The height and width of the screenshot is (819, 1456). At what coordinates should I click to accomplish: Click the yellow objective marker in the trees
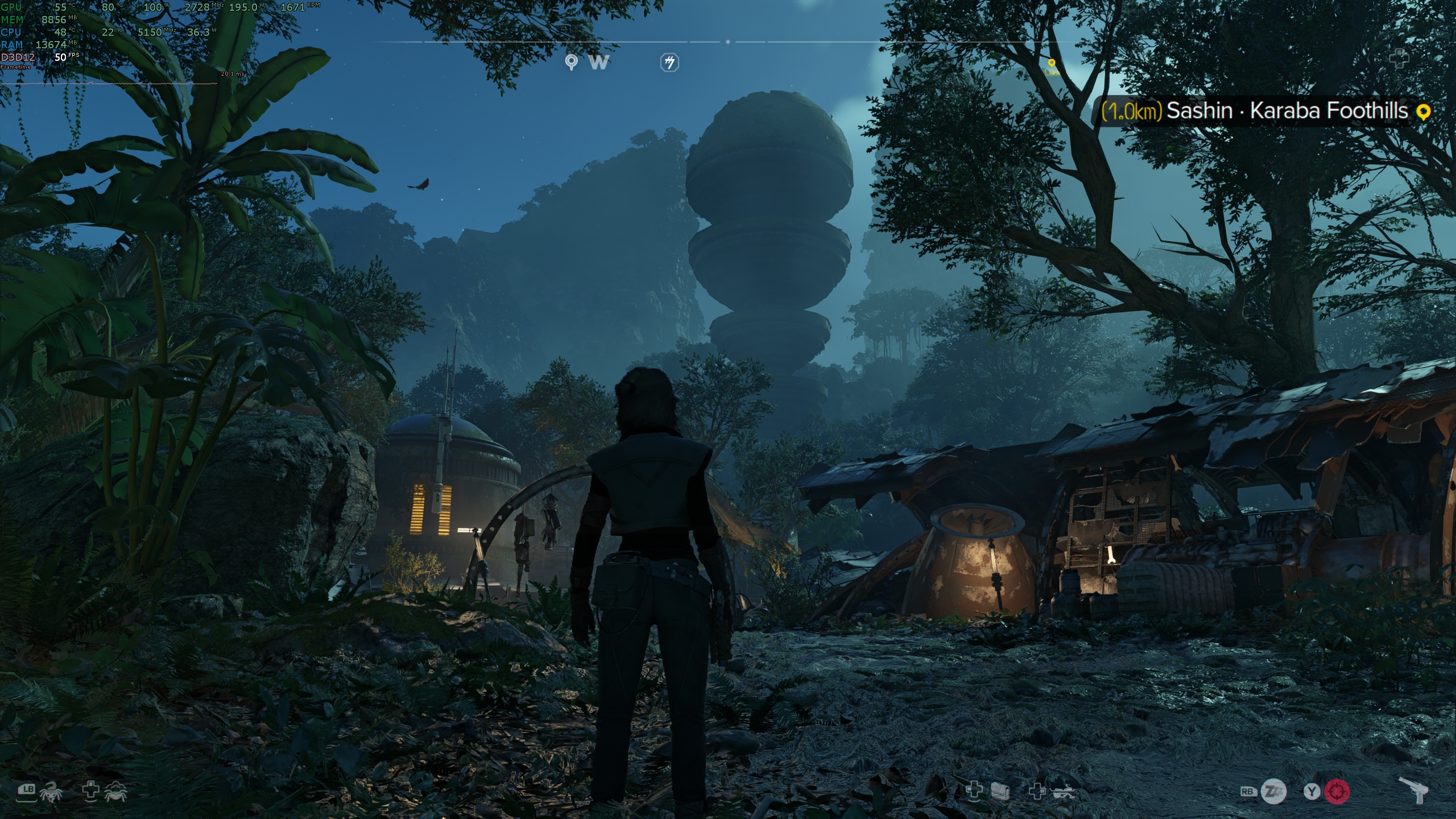1052,64
